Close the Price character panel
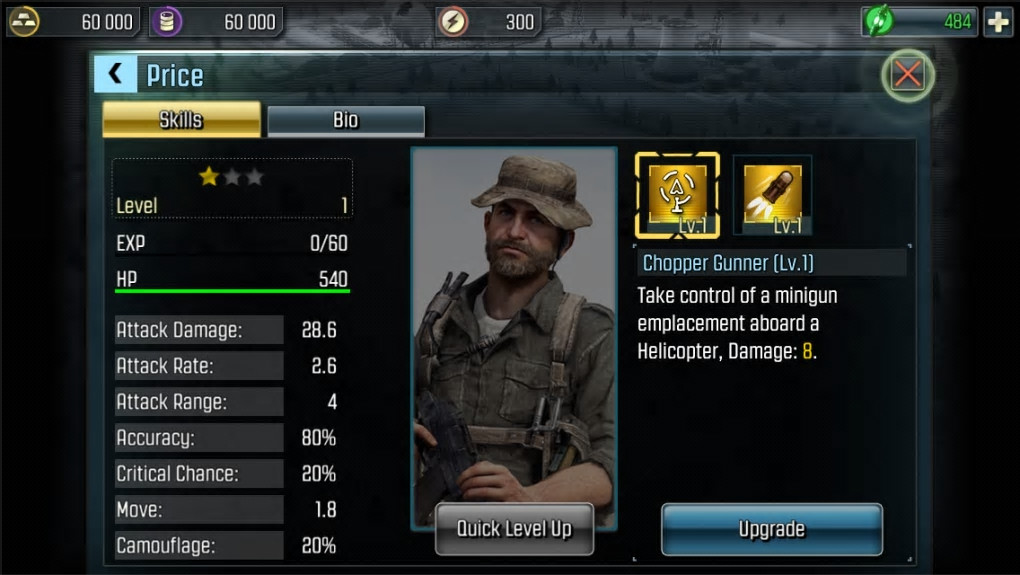Image resolution: width=1020 pixels, height=575 pixels. click(907, 75)
